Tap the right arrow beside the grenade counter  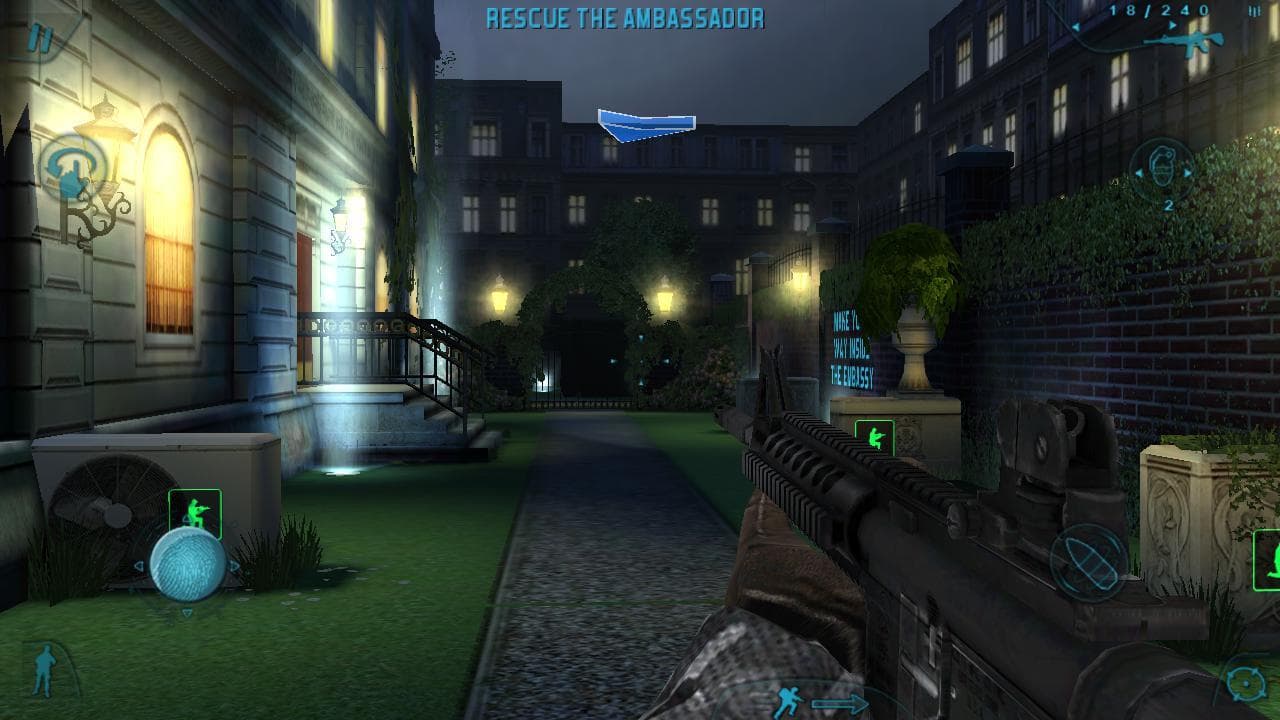coord(1186,173)
